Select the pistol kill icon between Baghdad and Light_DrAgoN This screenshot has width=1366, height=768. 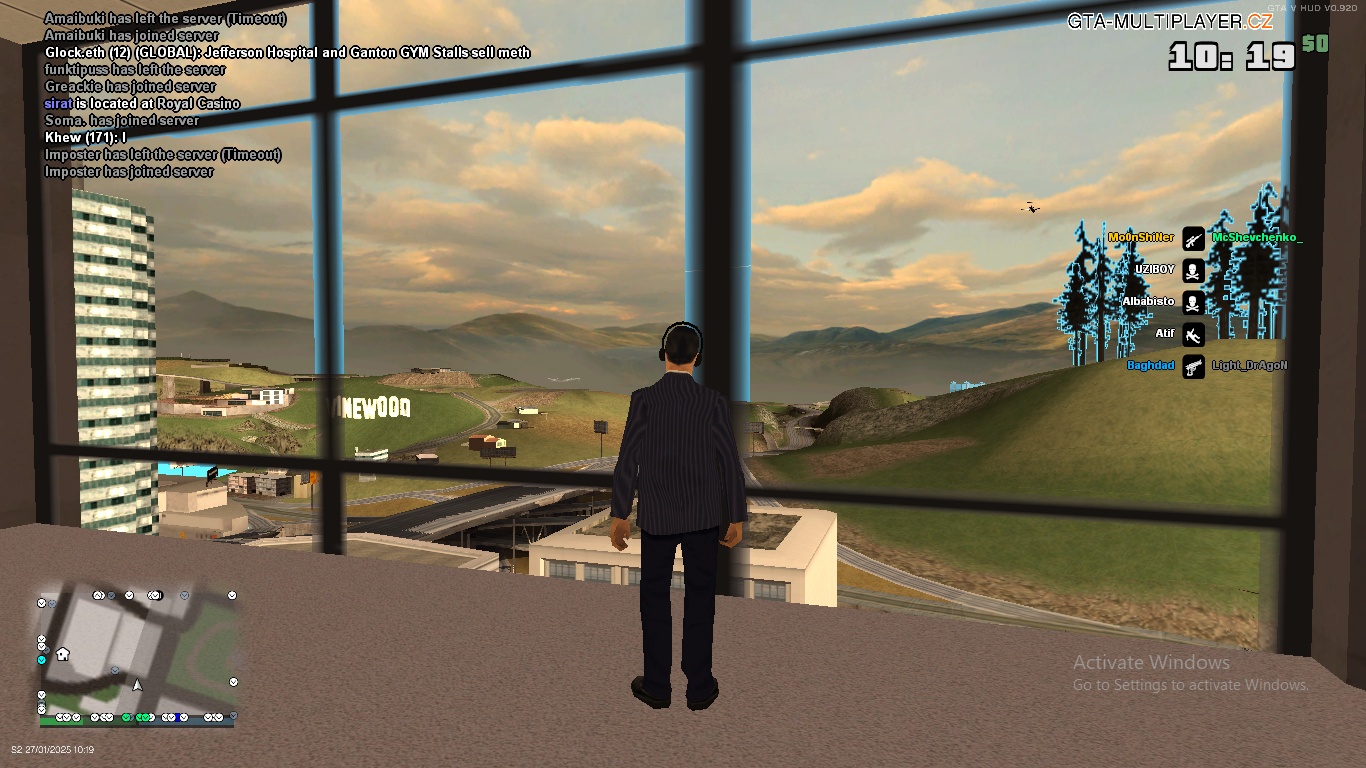pos(1191,365)
